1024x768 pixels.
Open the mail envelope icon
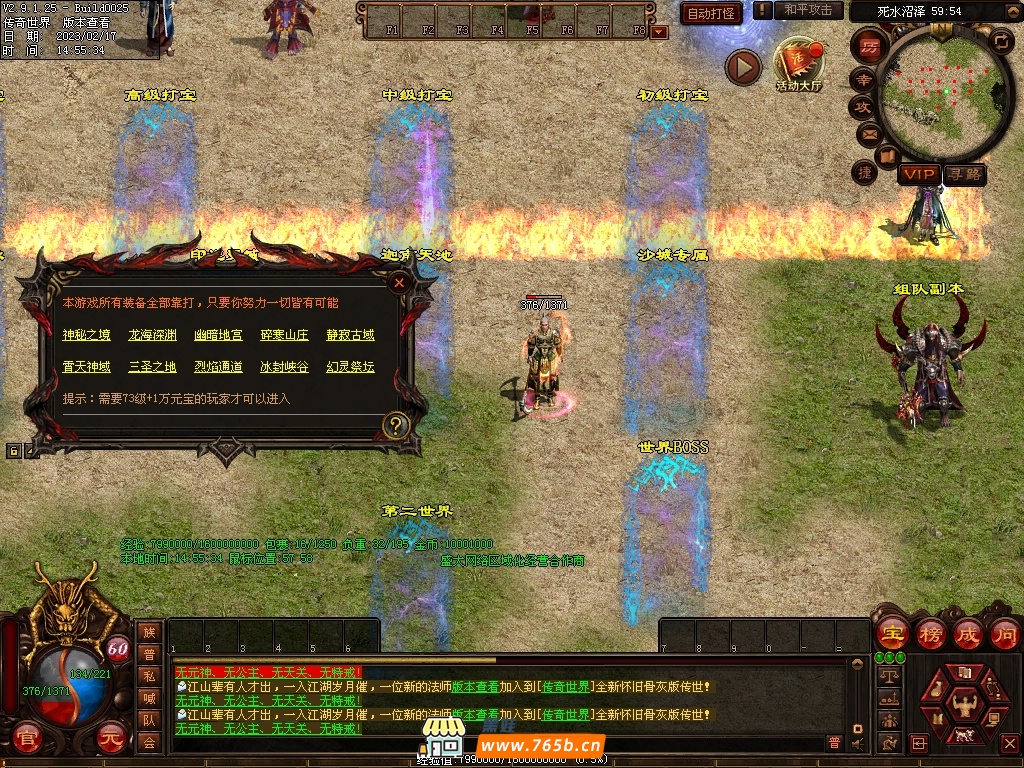pyautogui.click(x=866, y=133)
